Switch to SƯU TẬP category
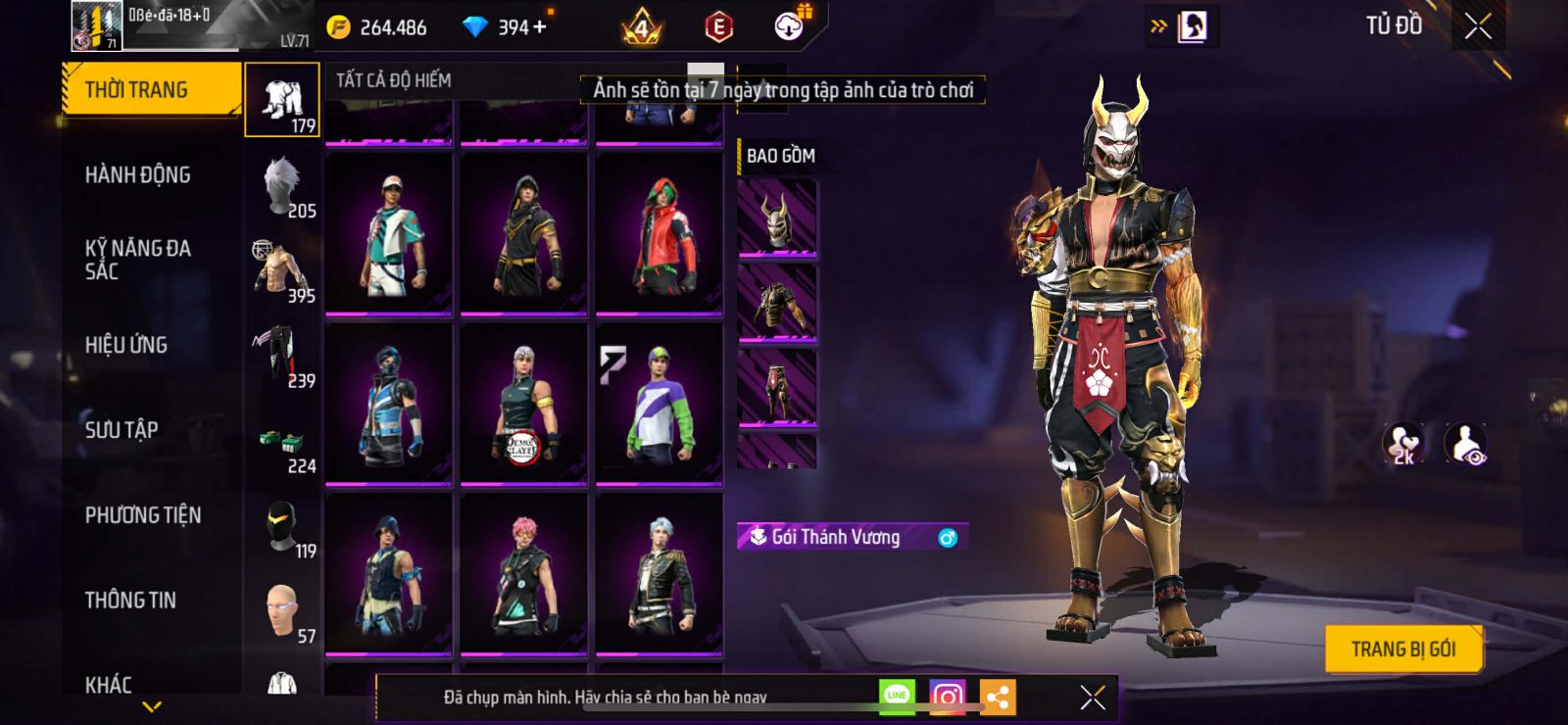1568x725 pixels. tap(122, 430)
